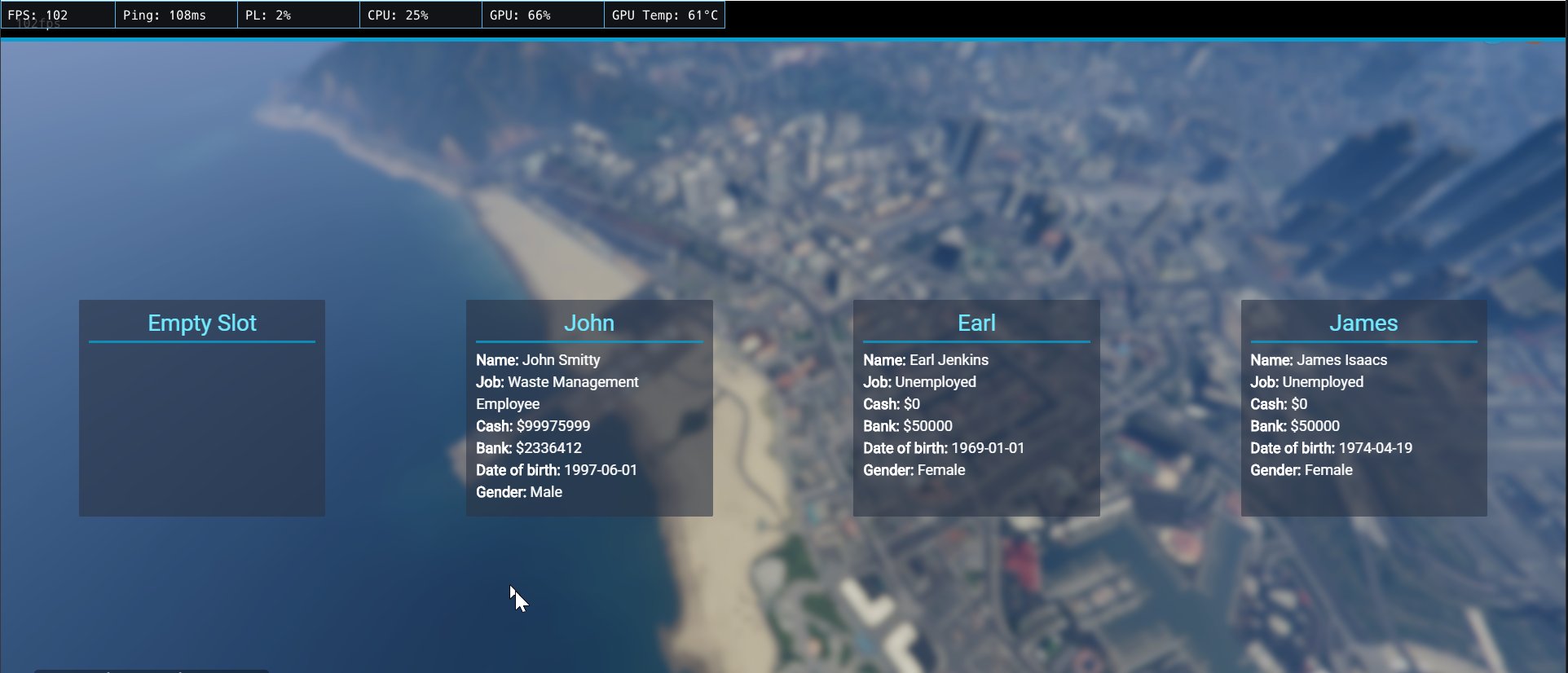Image resolution: width=1568 pixels, height=673 pixels.
Task: Click the GPU Temp indicator showing 61°C
Action: coord(663,14)
